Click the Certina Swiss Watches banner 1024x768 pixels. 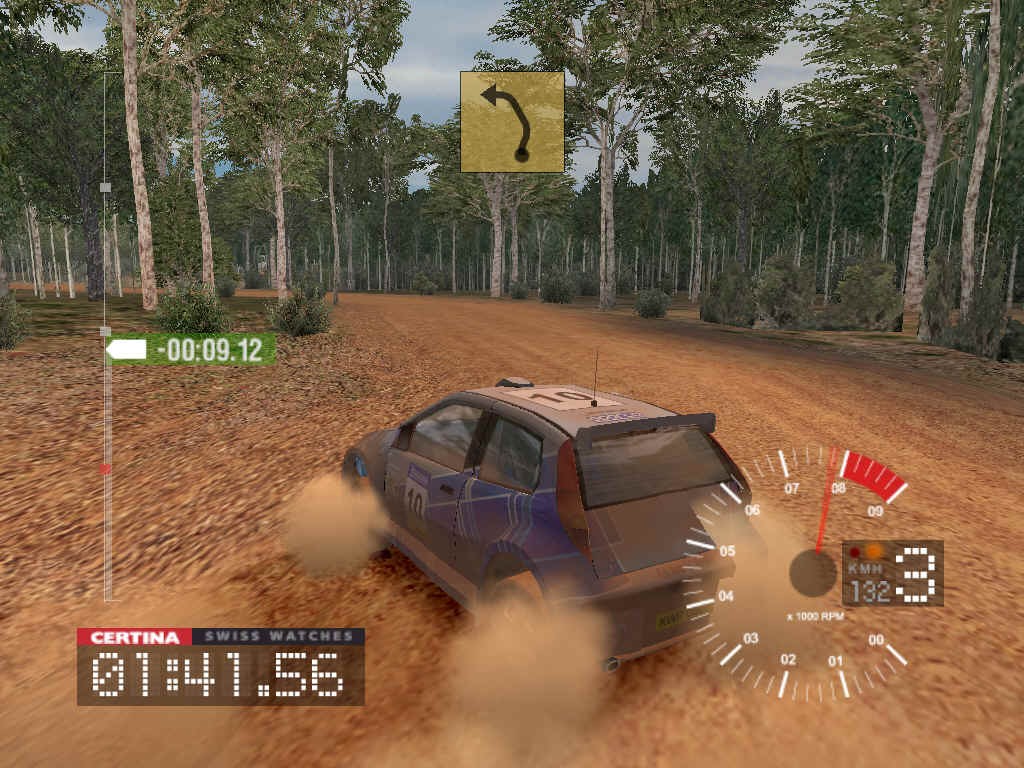221,637
